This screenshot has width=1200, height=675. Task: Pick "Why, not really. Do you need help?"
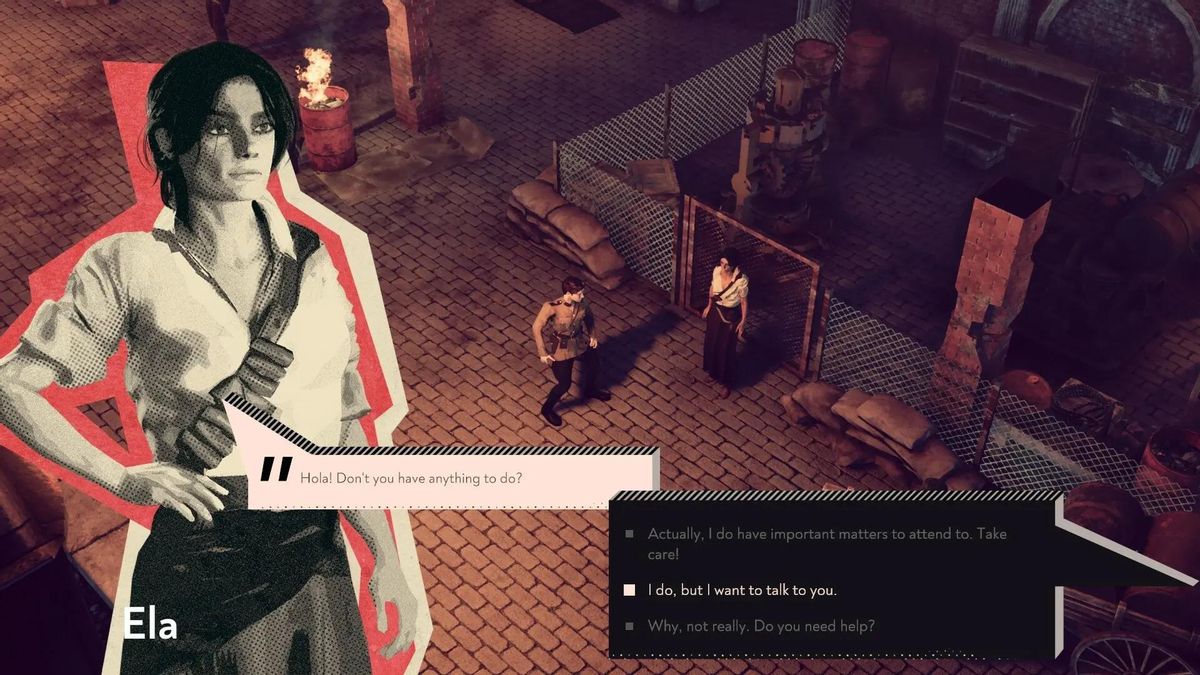click(761, 626)
